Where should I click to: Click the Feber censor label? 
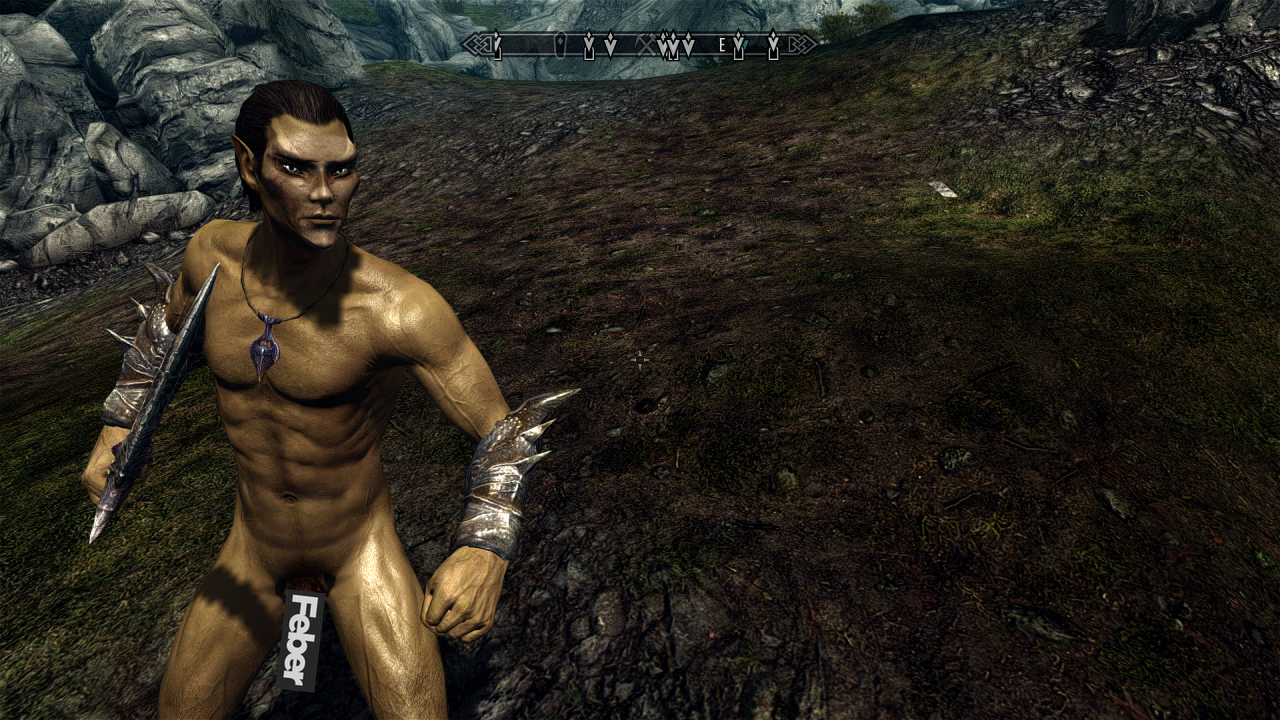[298, 638]
